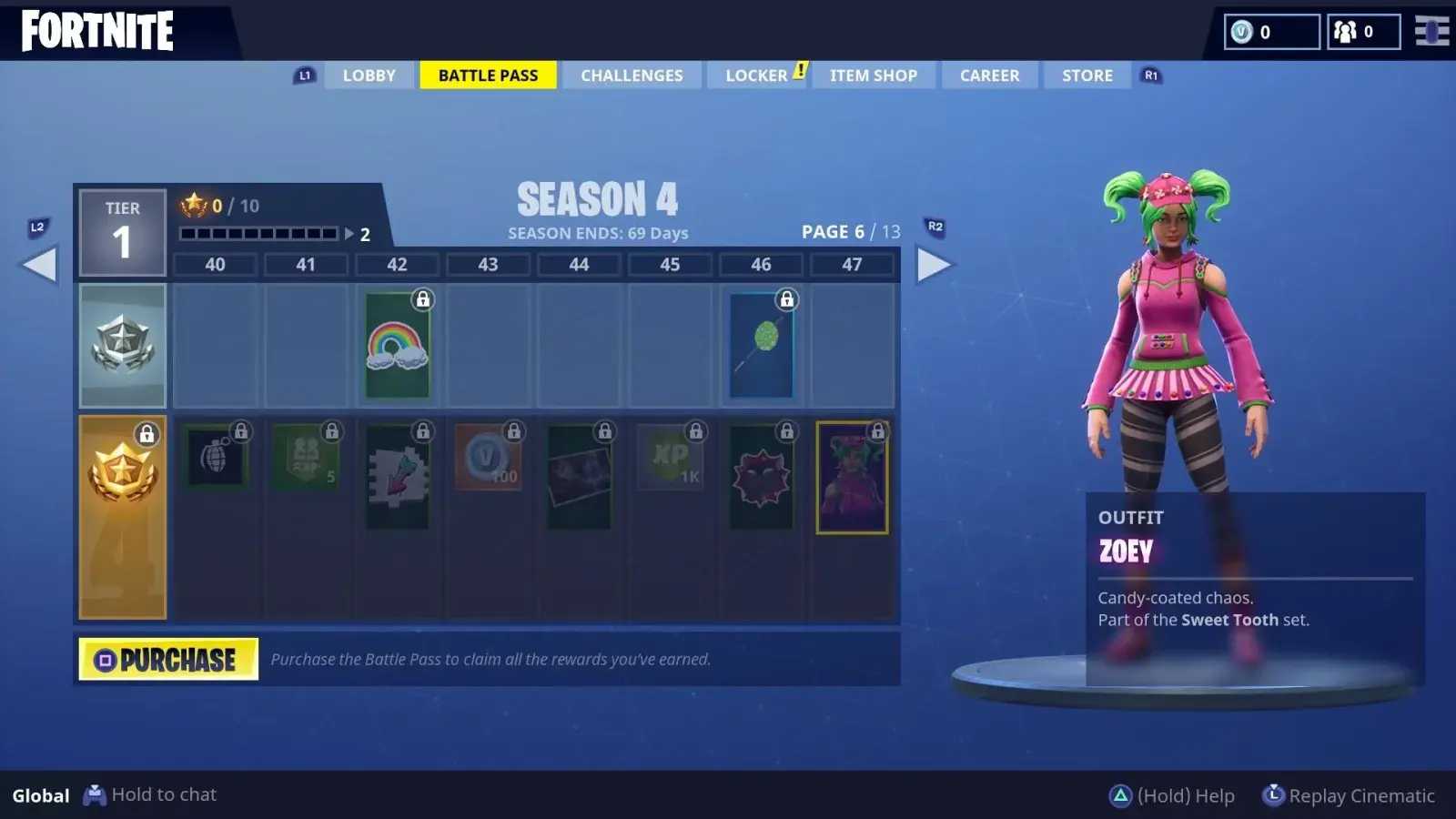The image size is (1456, 819).
Task: Select the Tier 1 badge emblem
Action: 122,232
